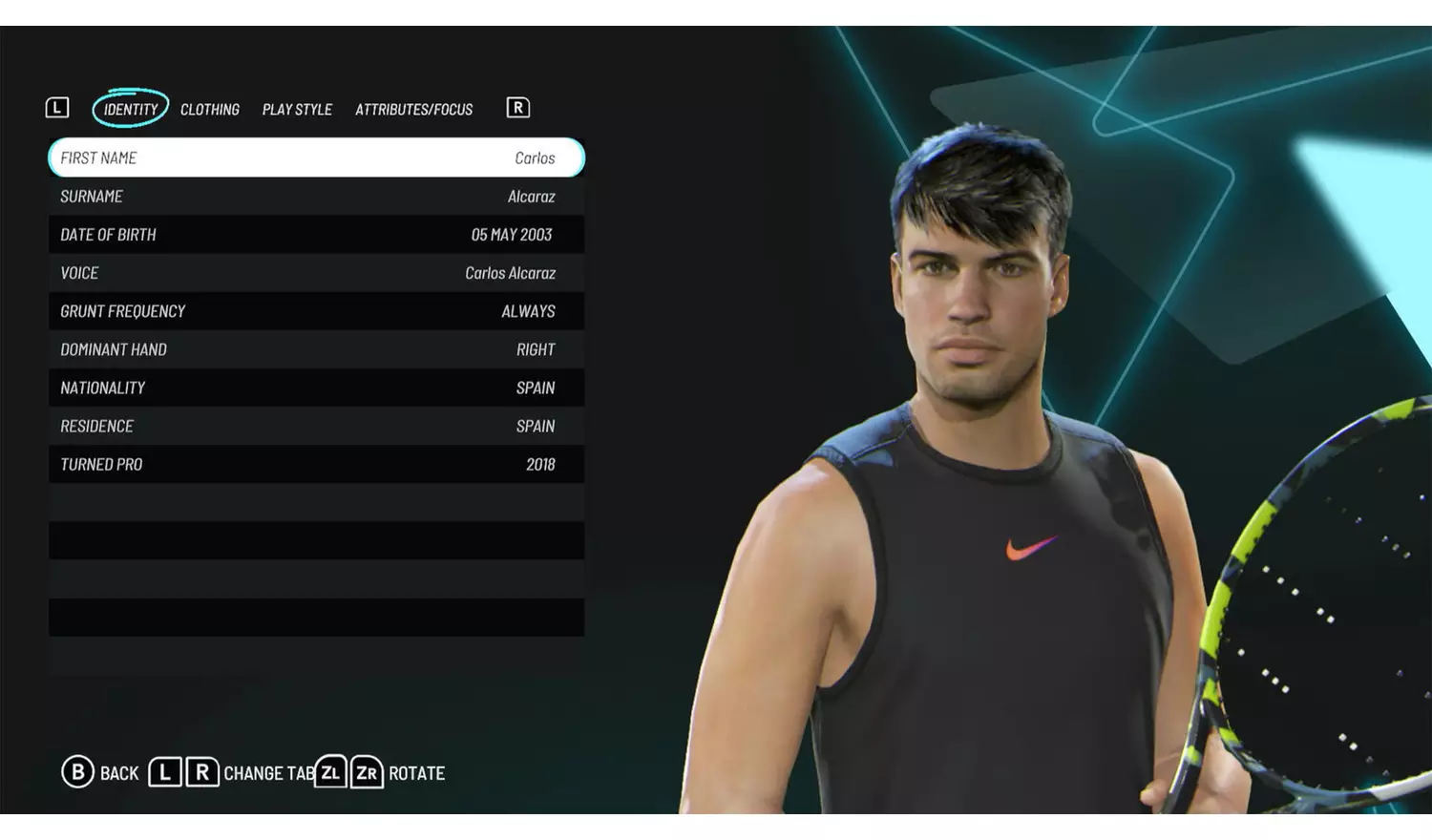Switch to the Identity tab

[131, 109]
